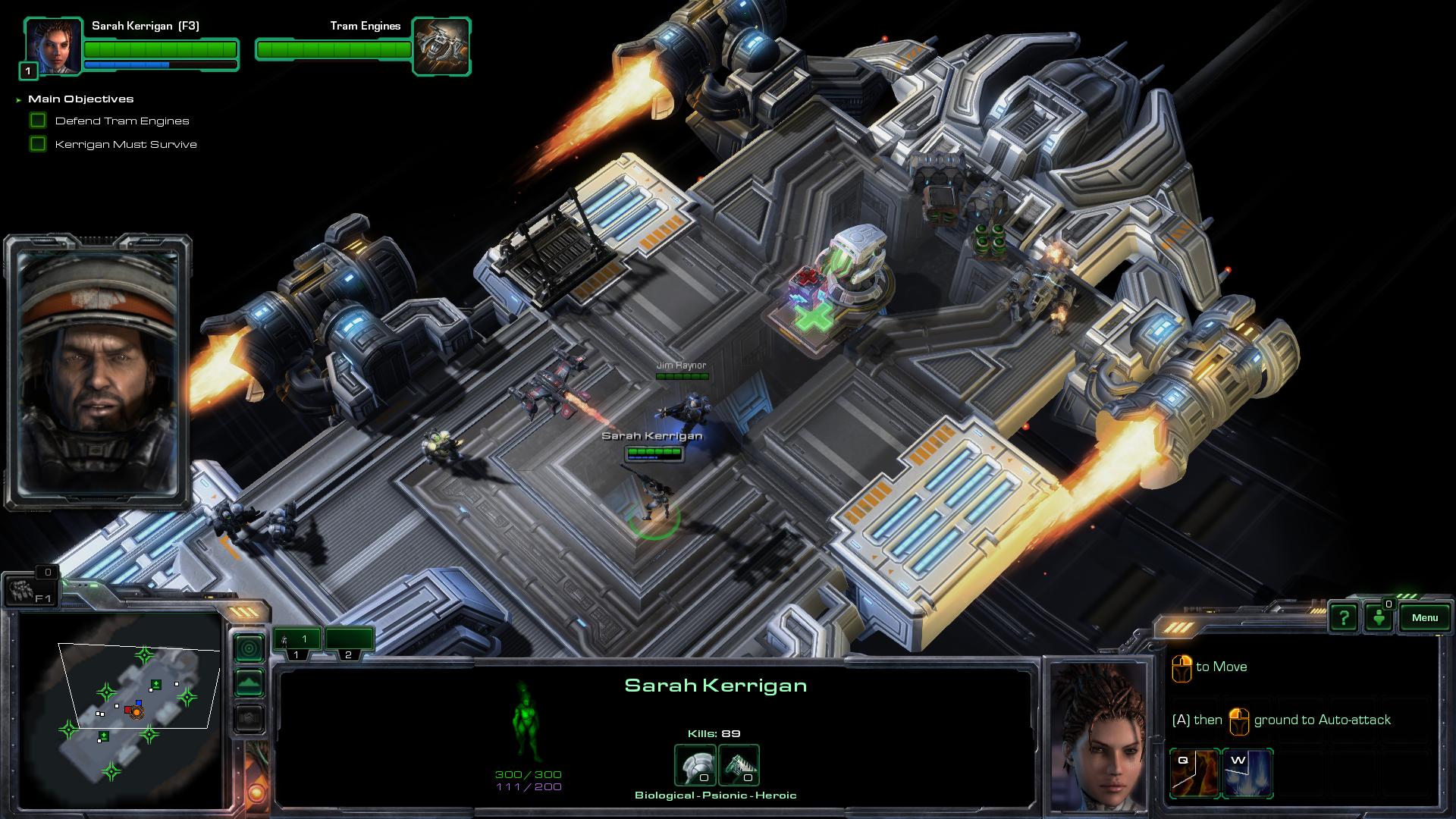Select control group 2 tab
This screenshot has height=819, width=1456.
349,642
